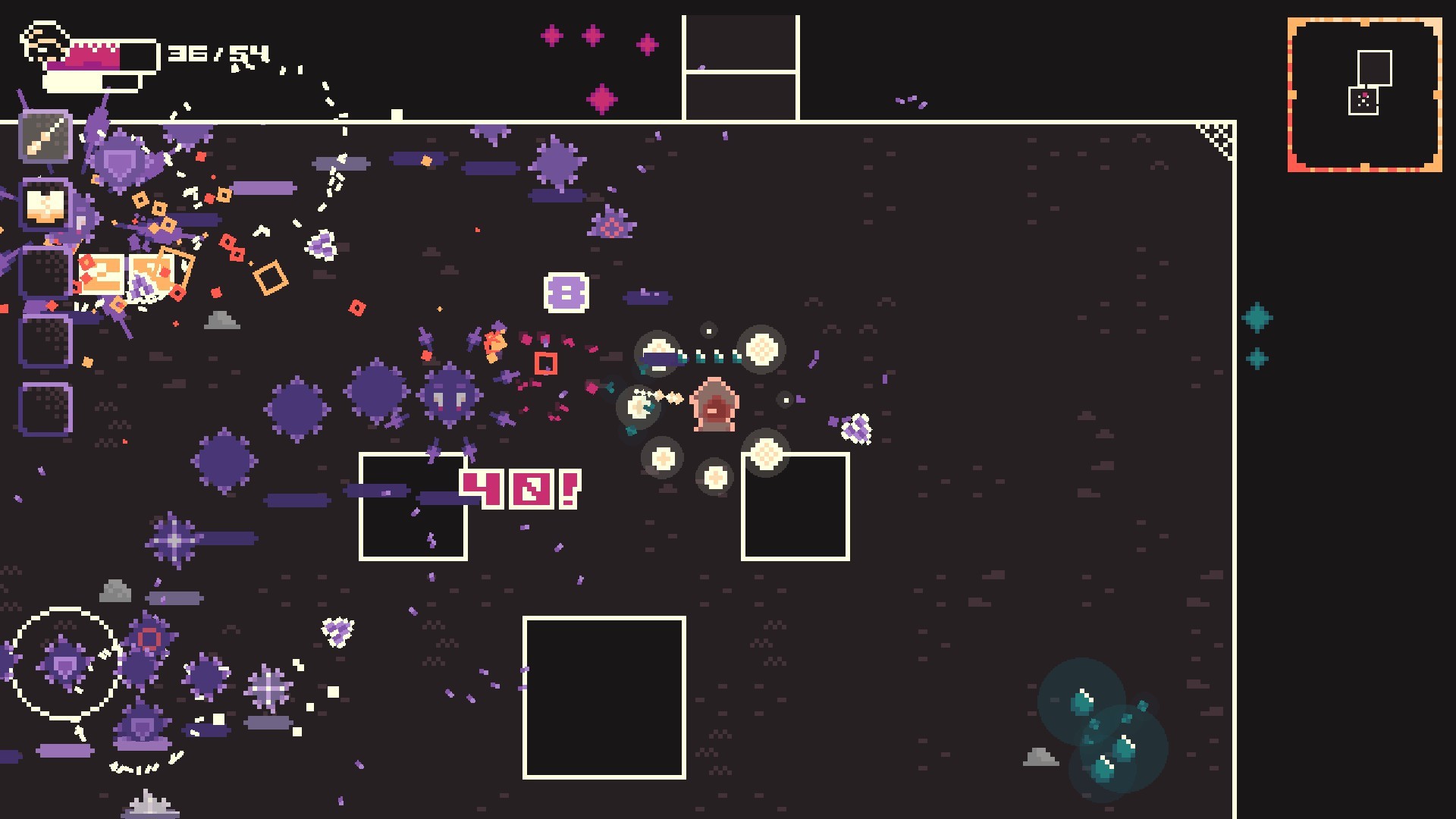Click the pink '40!' combo number
Screen dimensions: 1456x819
[x=519, y=489]
